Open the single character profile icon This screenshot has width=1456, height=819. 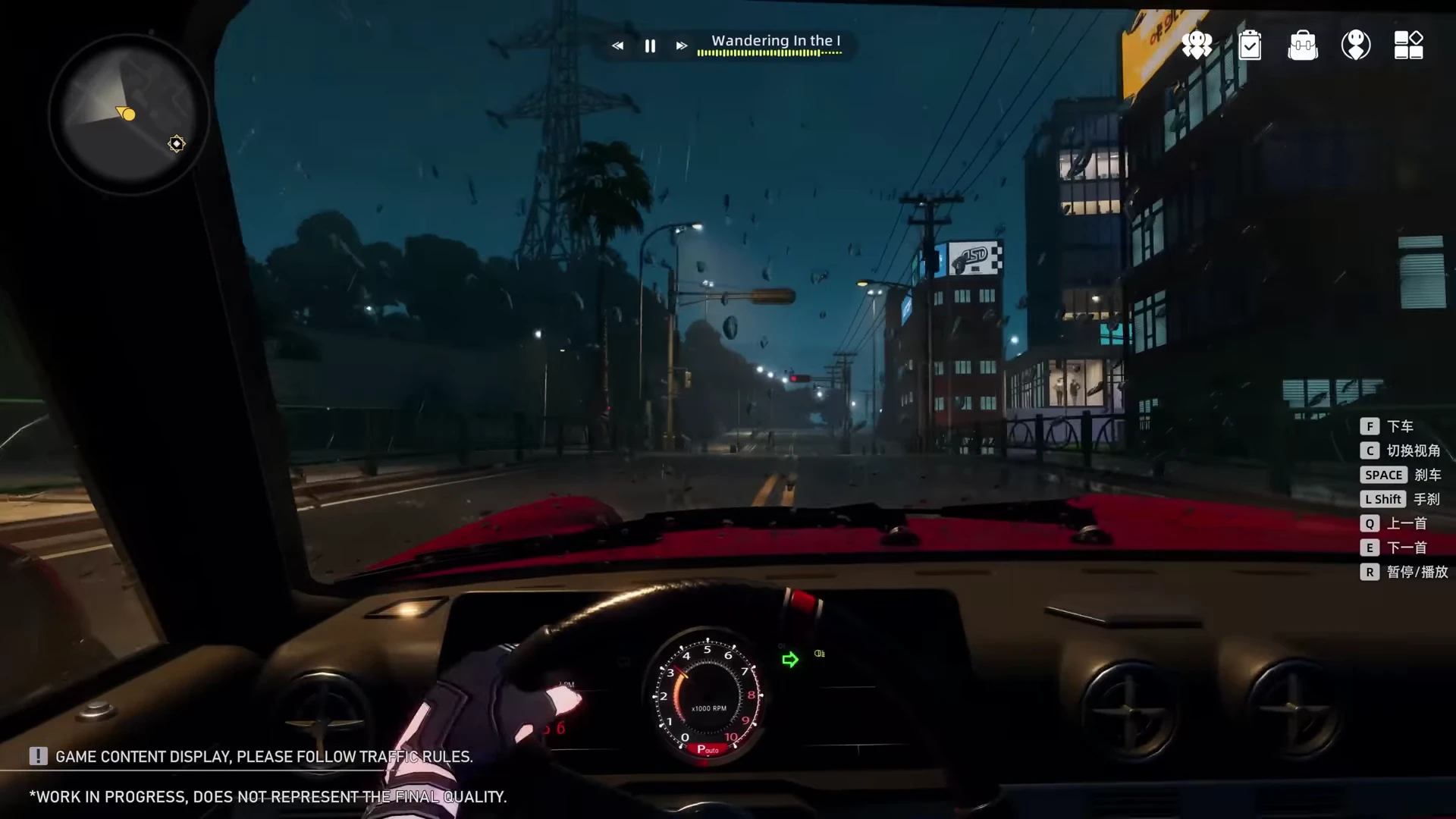pyautogui.click(x=1356, y=45)
